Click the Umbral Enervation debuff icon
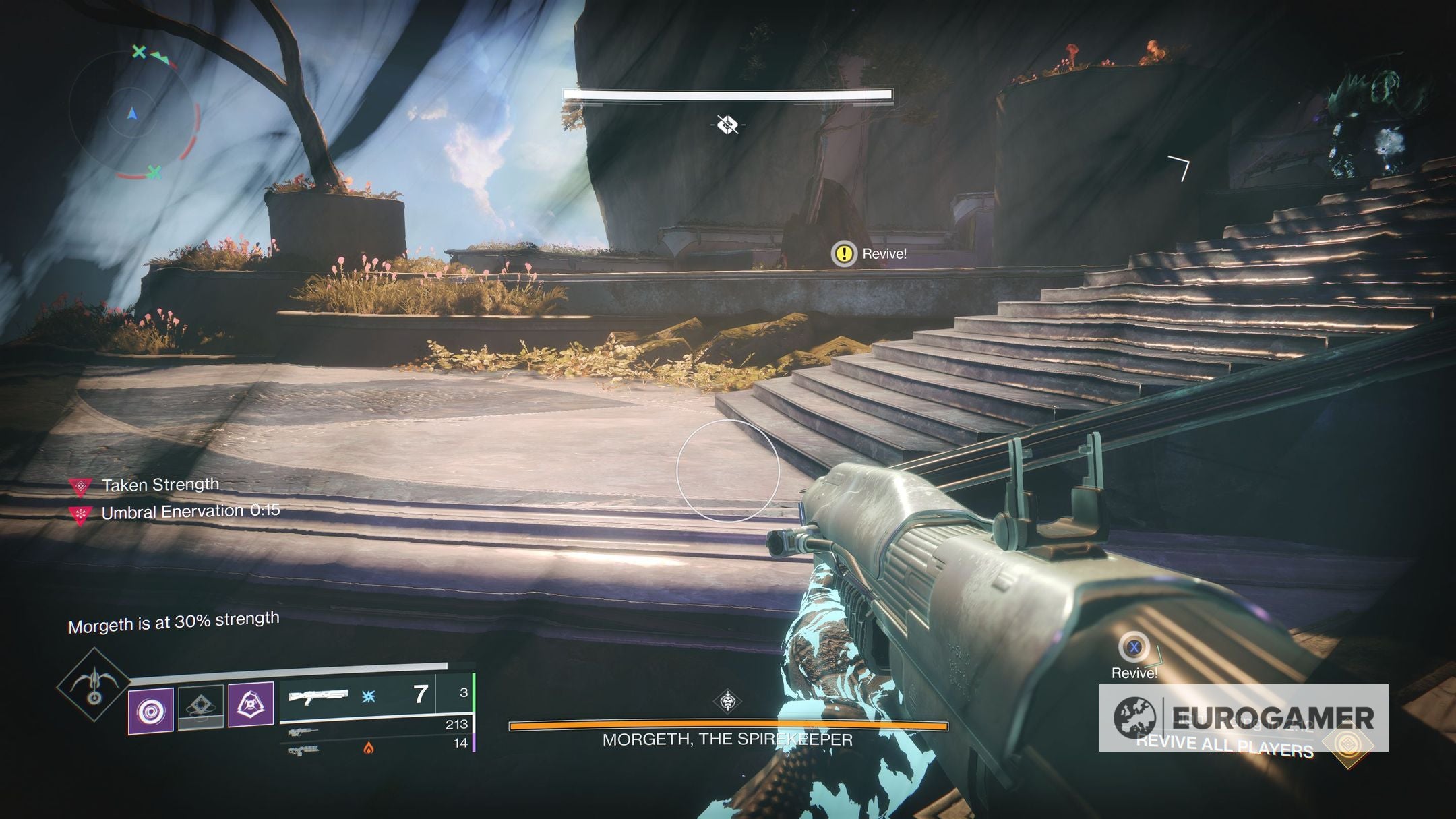1456x819 pixels. coord(80,515)
